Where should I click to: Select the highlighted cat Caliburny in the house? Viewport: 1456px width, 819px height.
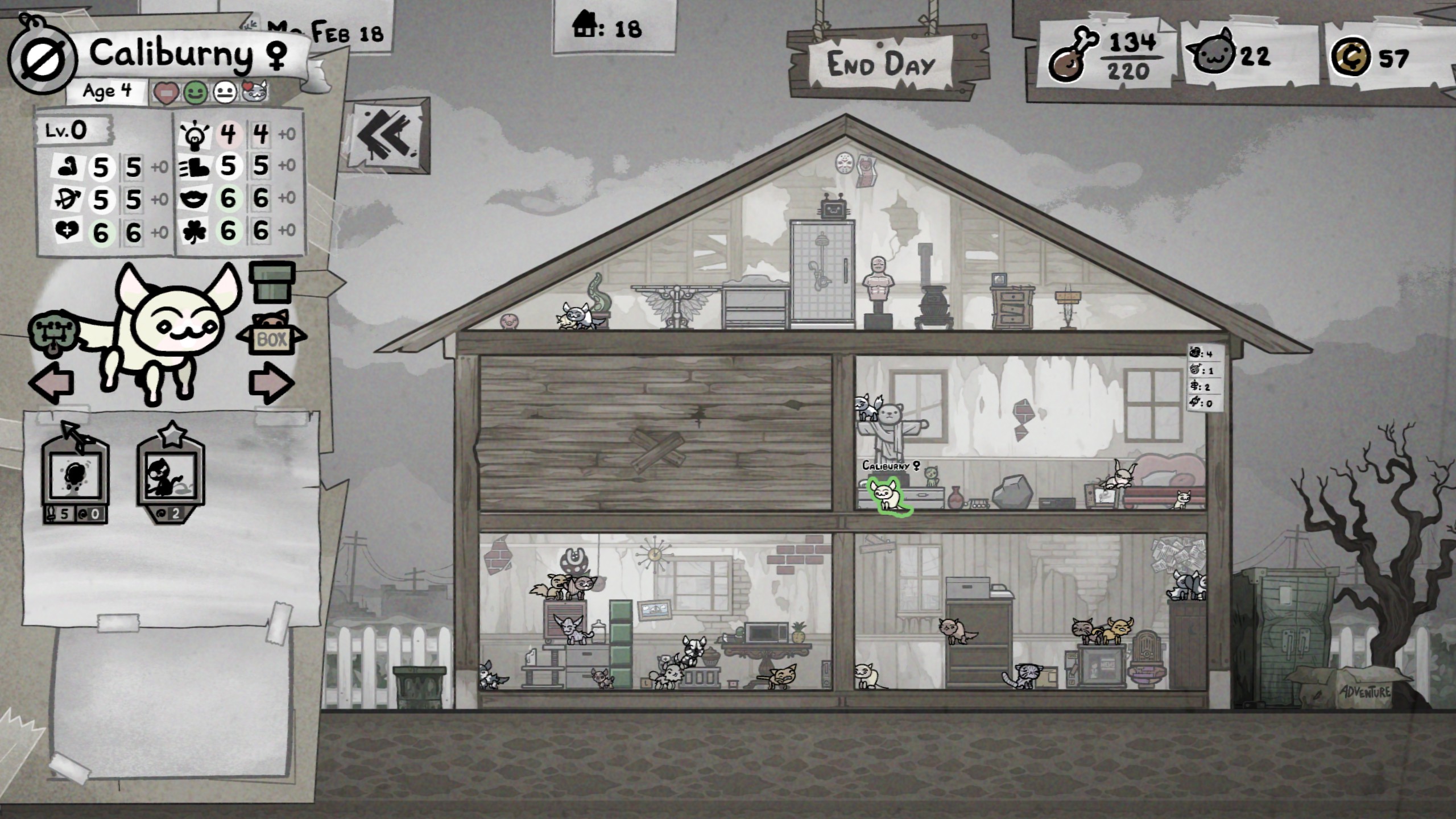coord(885,497)
